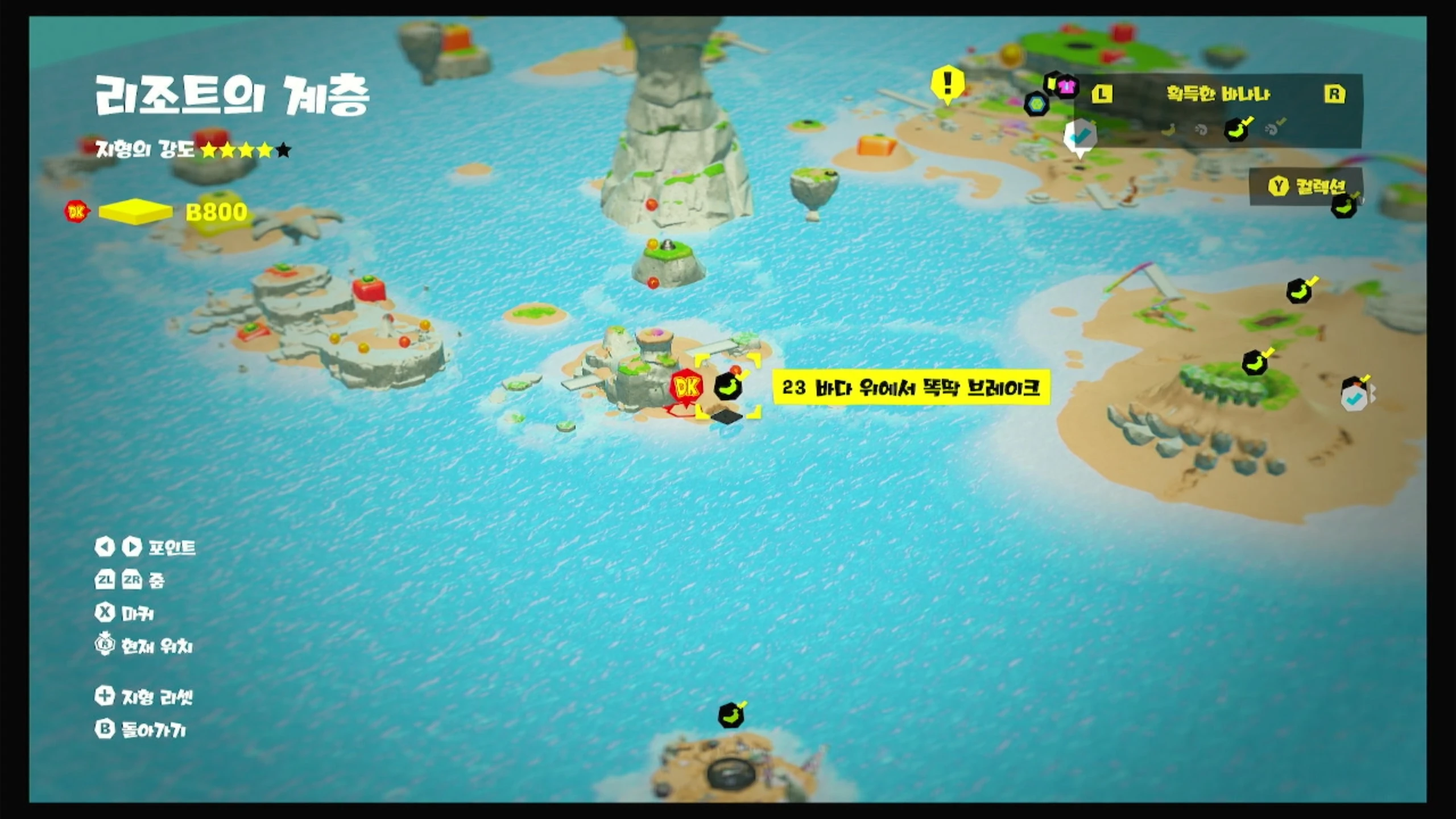The width and height of the screenshot is (1456, 819).
Task: Switch to the checked fossil filter icon
Action: click(1273, 130)
